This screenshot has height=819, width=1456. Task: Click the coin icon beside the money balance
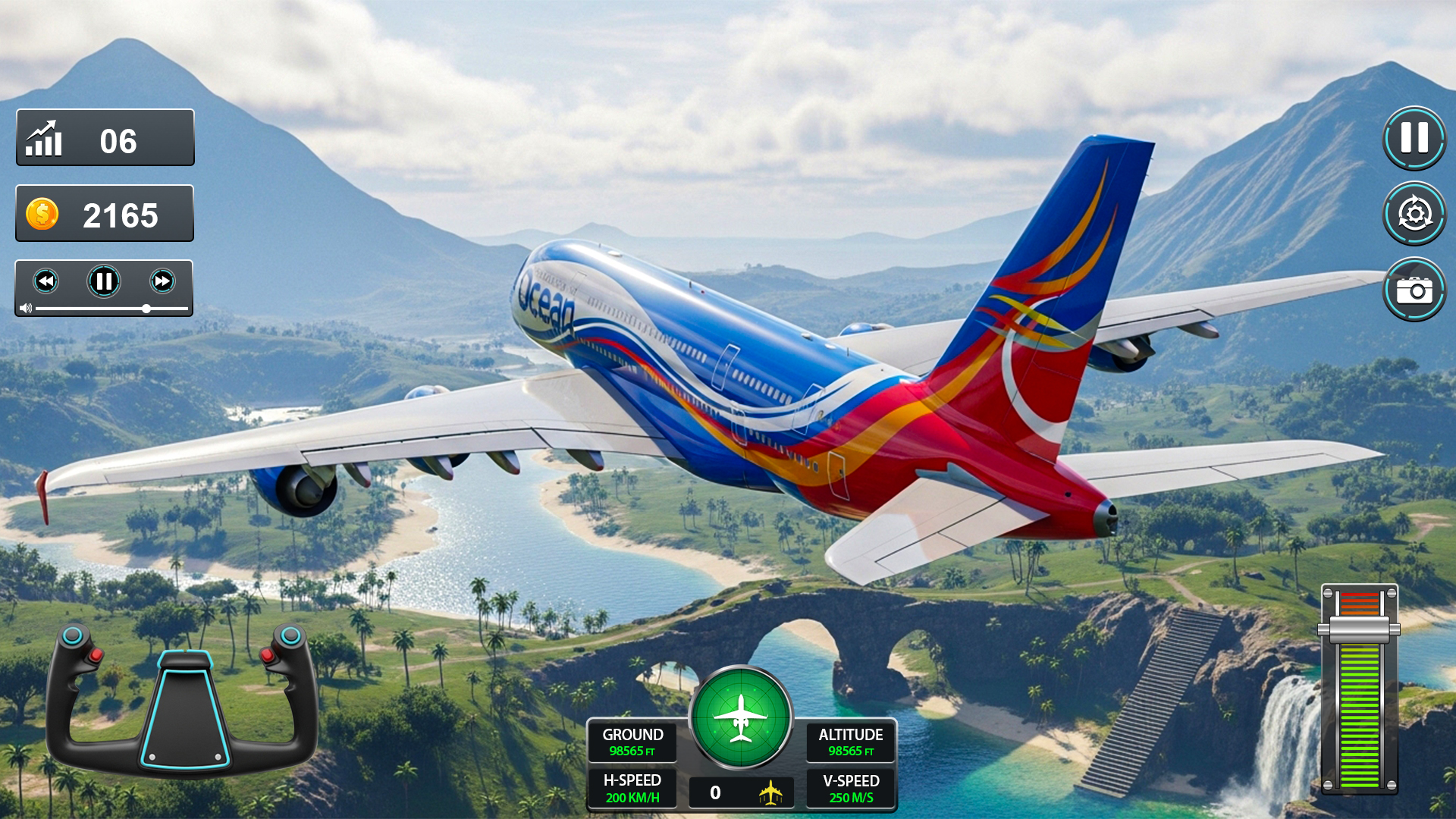[42, 214]
